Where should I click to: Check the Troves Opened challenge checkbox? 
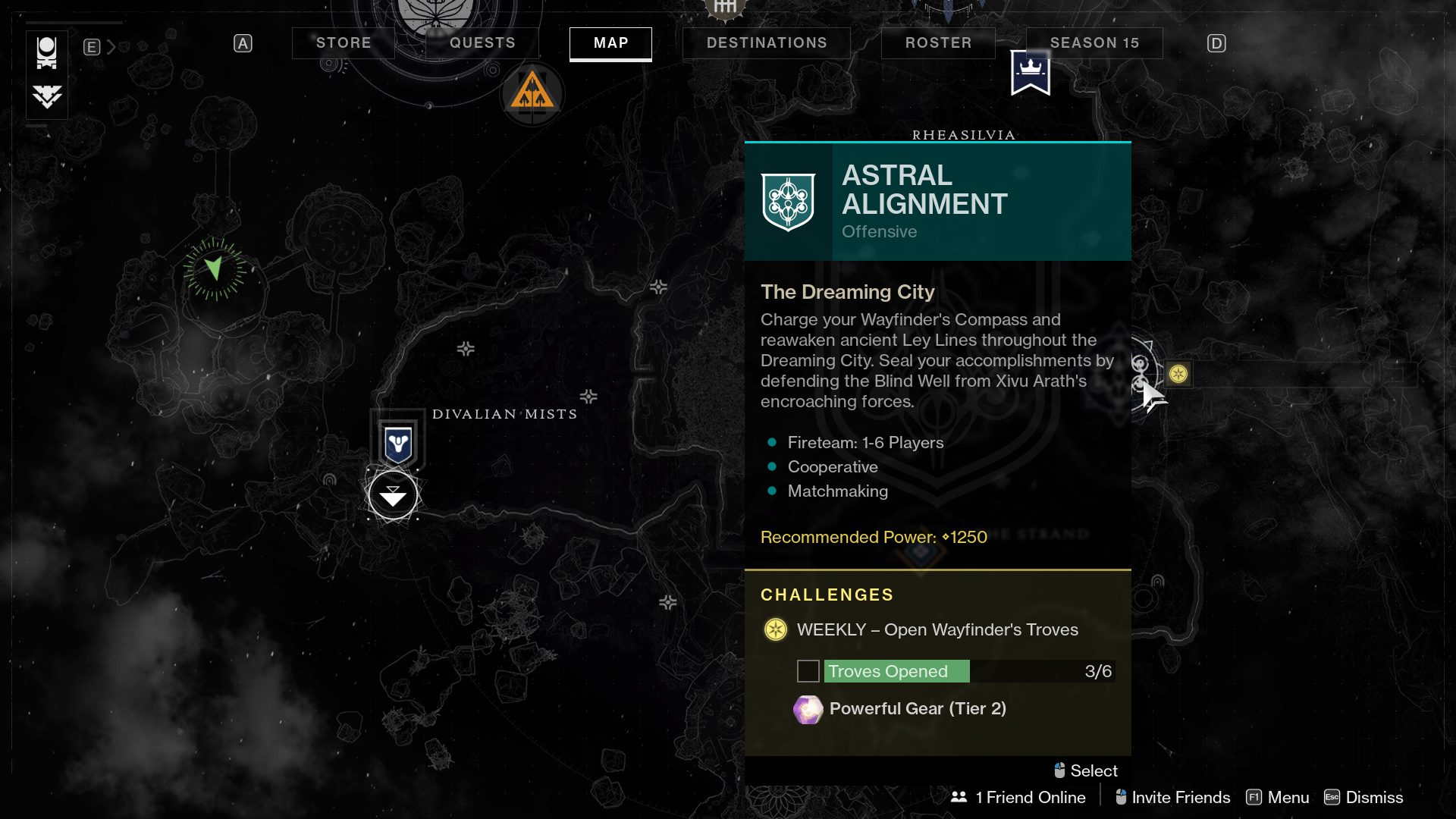tap(808, 671)
